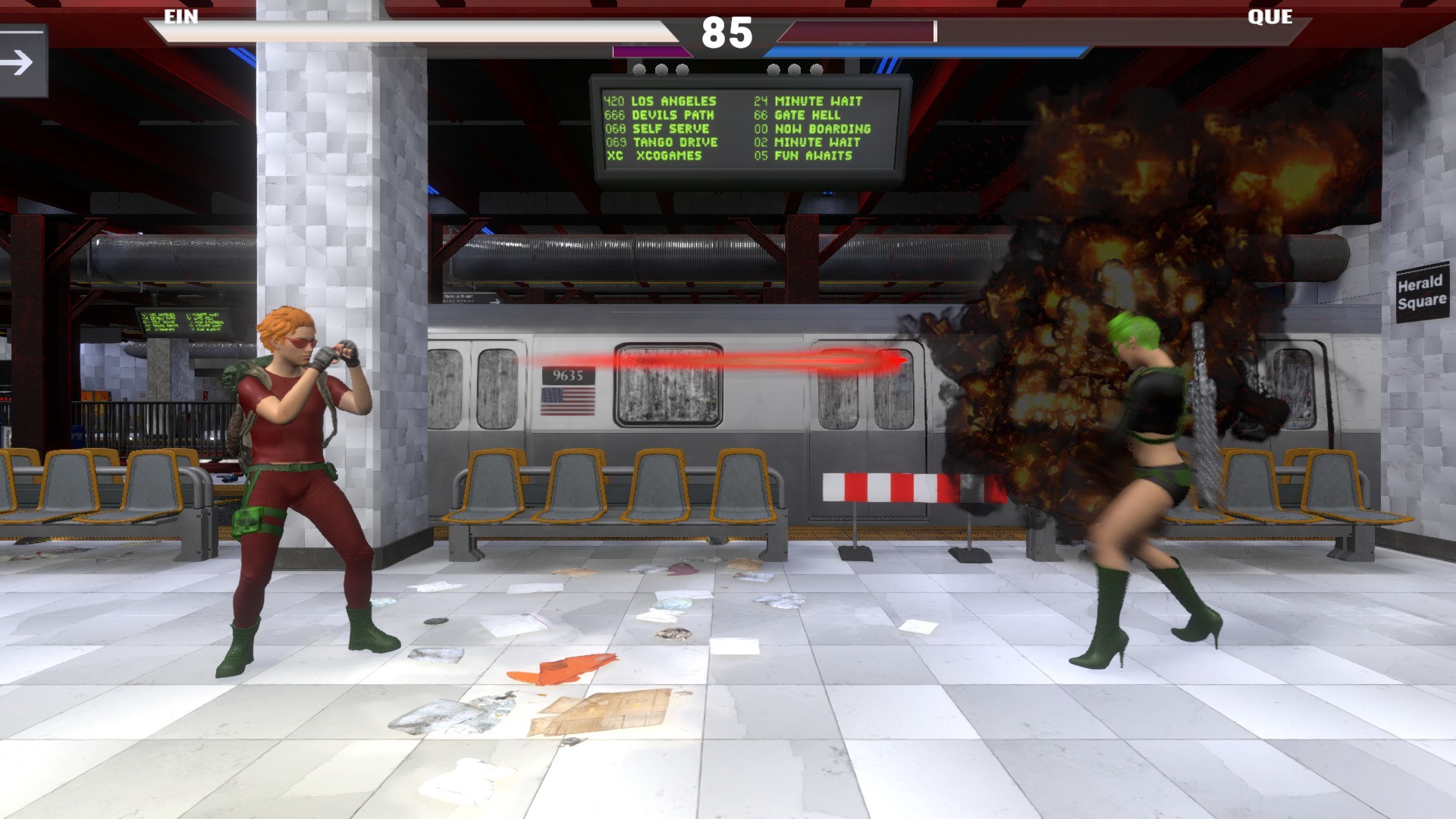
Task: Click the Herald Square station sign
Action: [1424, 293]
